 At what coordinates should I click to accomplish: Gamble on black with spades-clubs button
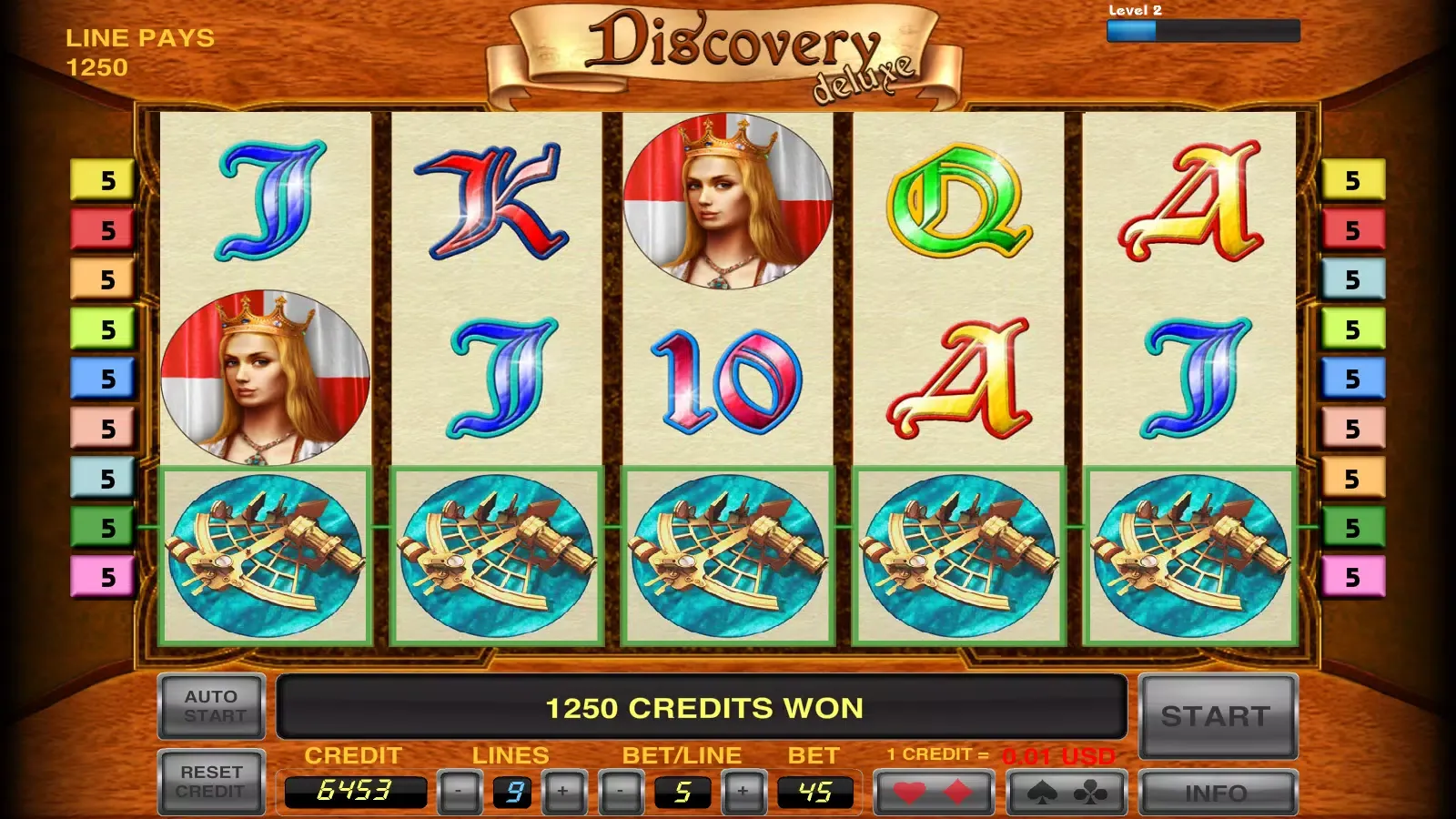(1067, 793)
